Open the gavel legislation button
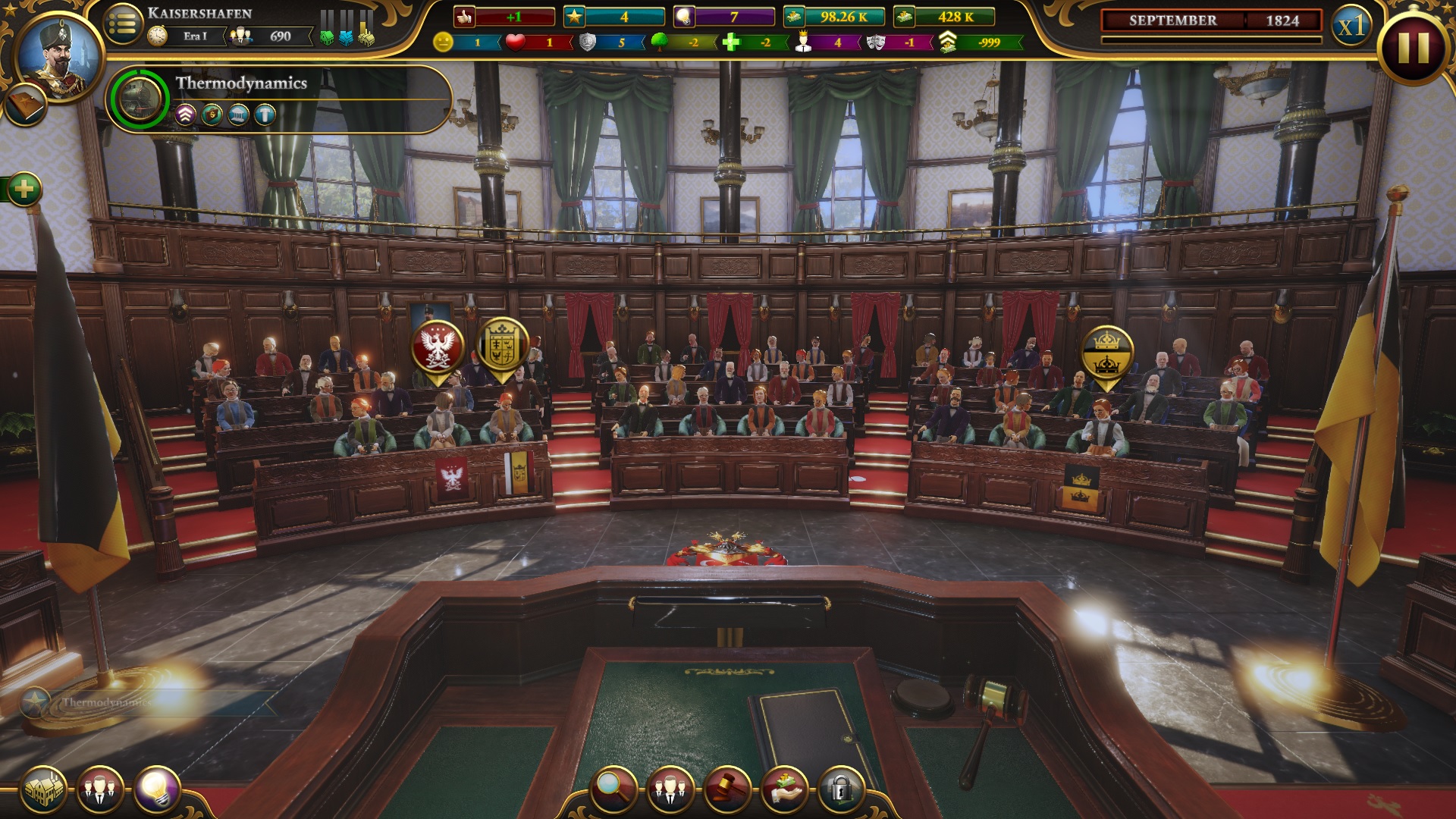The image size is (1456, 819). click(727, 789)
